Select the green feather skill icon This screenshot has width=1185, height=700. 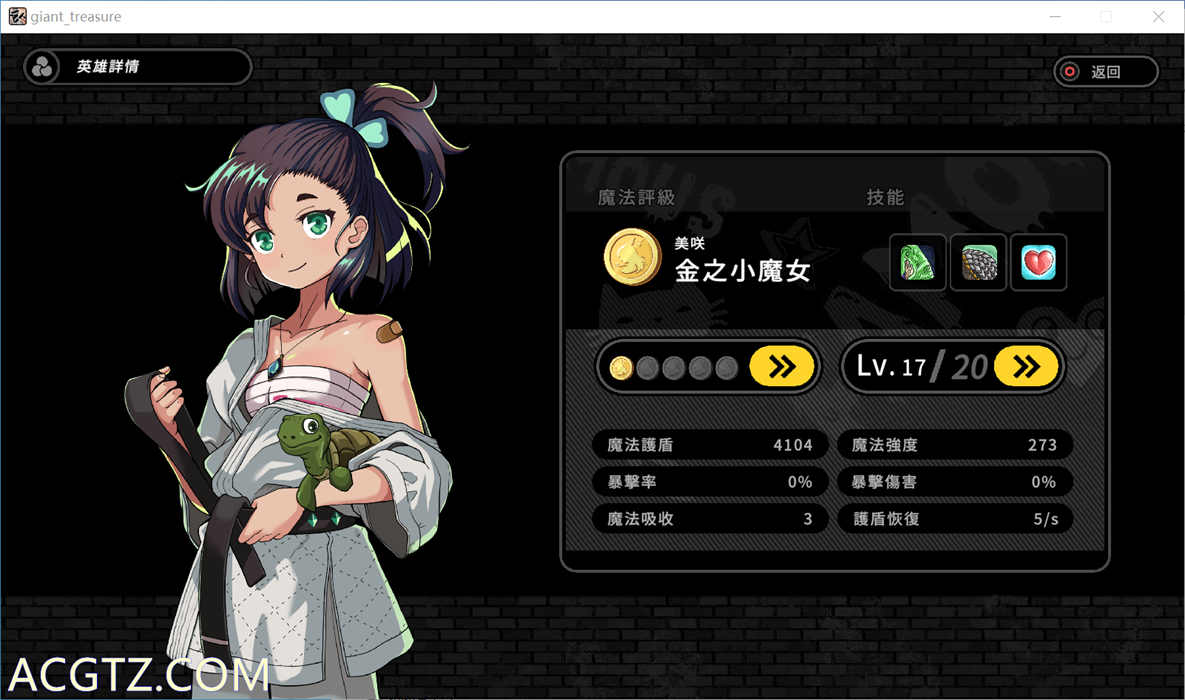coord(917,262)
